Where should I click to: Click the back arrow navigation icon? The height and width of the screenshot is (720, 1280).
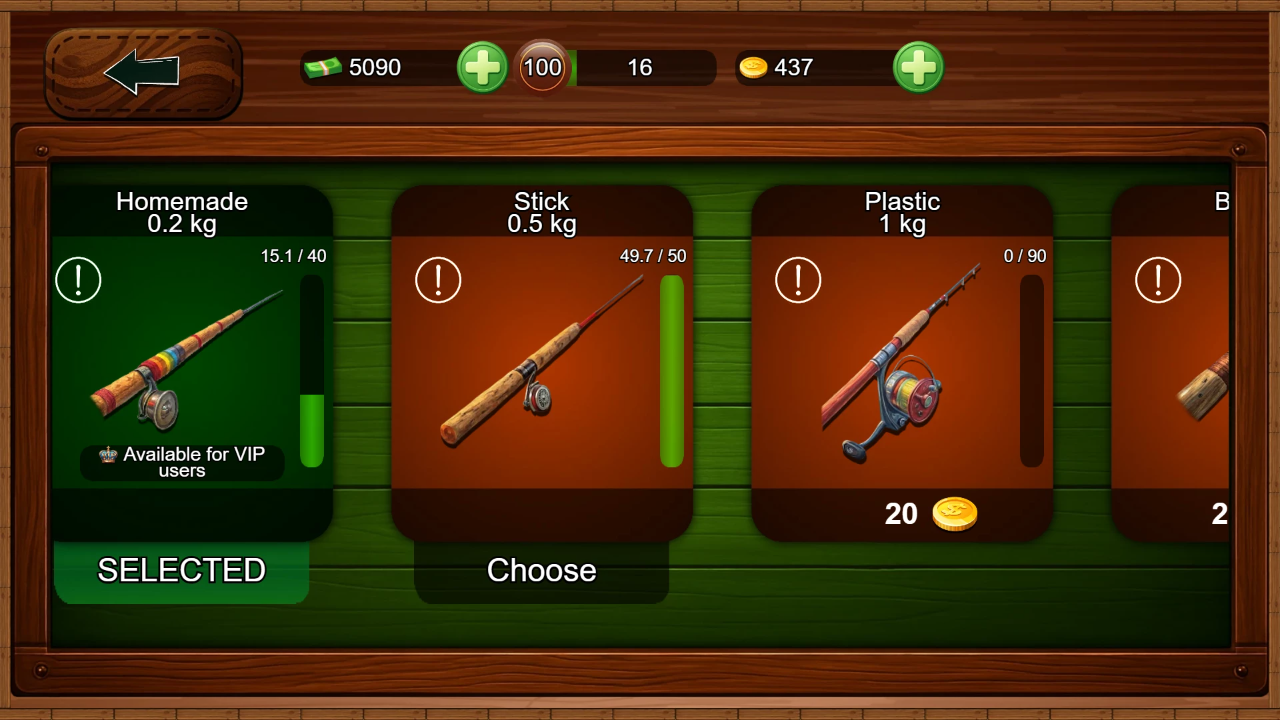(x=141, y=70)
